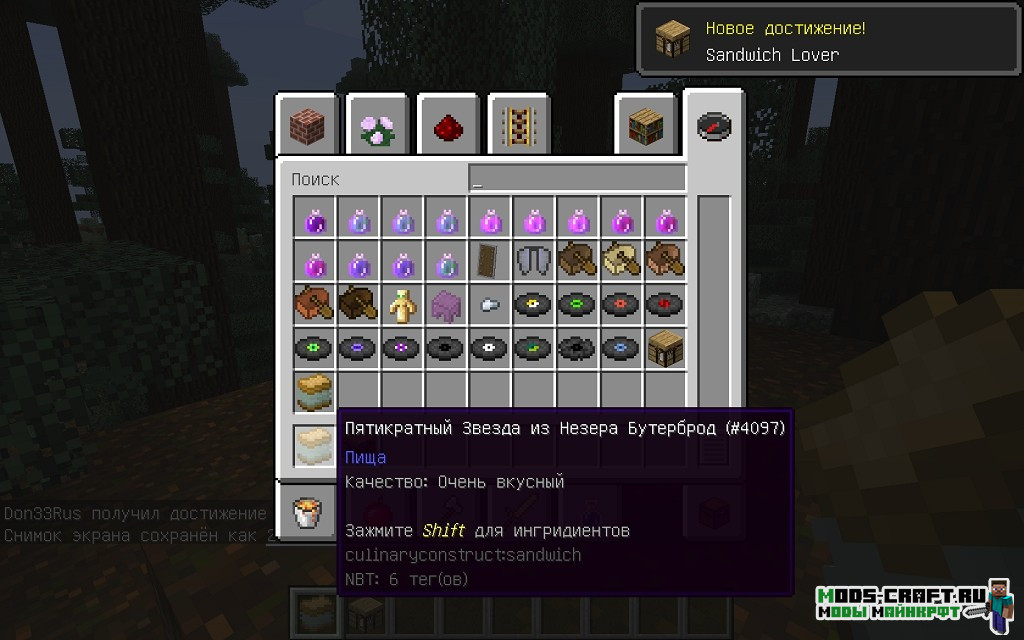Pick up the shield item

[x=490, y=261]
